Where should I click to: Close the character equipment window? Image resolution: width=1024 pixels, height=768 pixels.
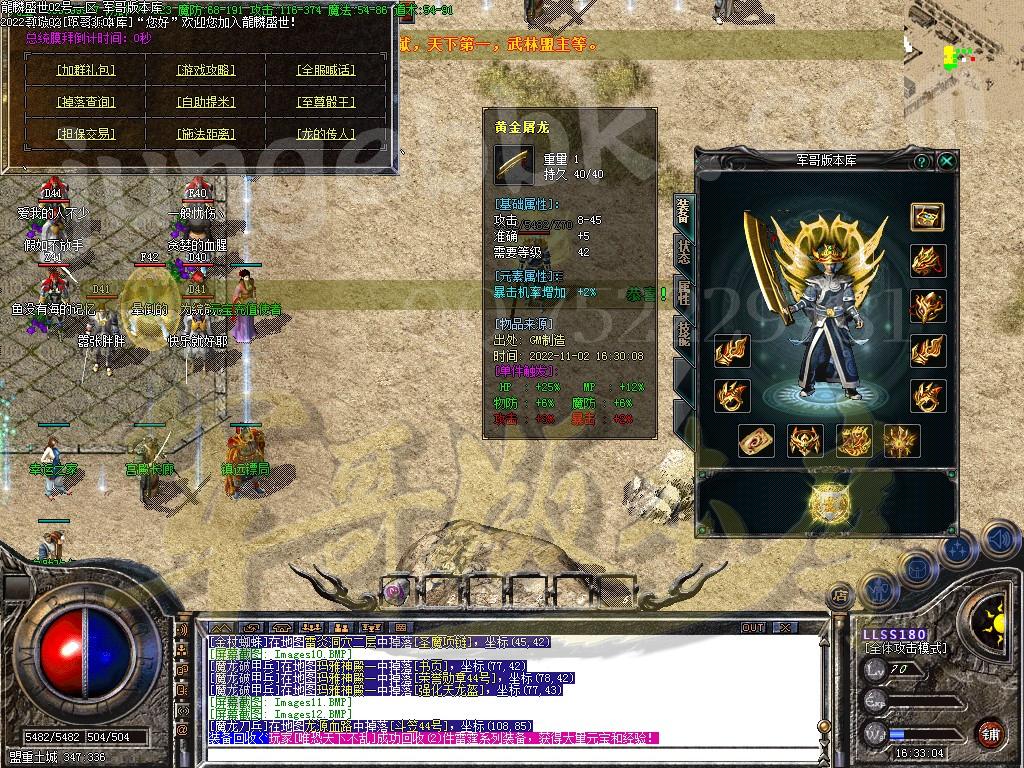[x=946, y=161]
